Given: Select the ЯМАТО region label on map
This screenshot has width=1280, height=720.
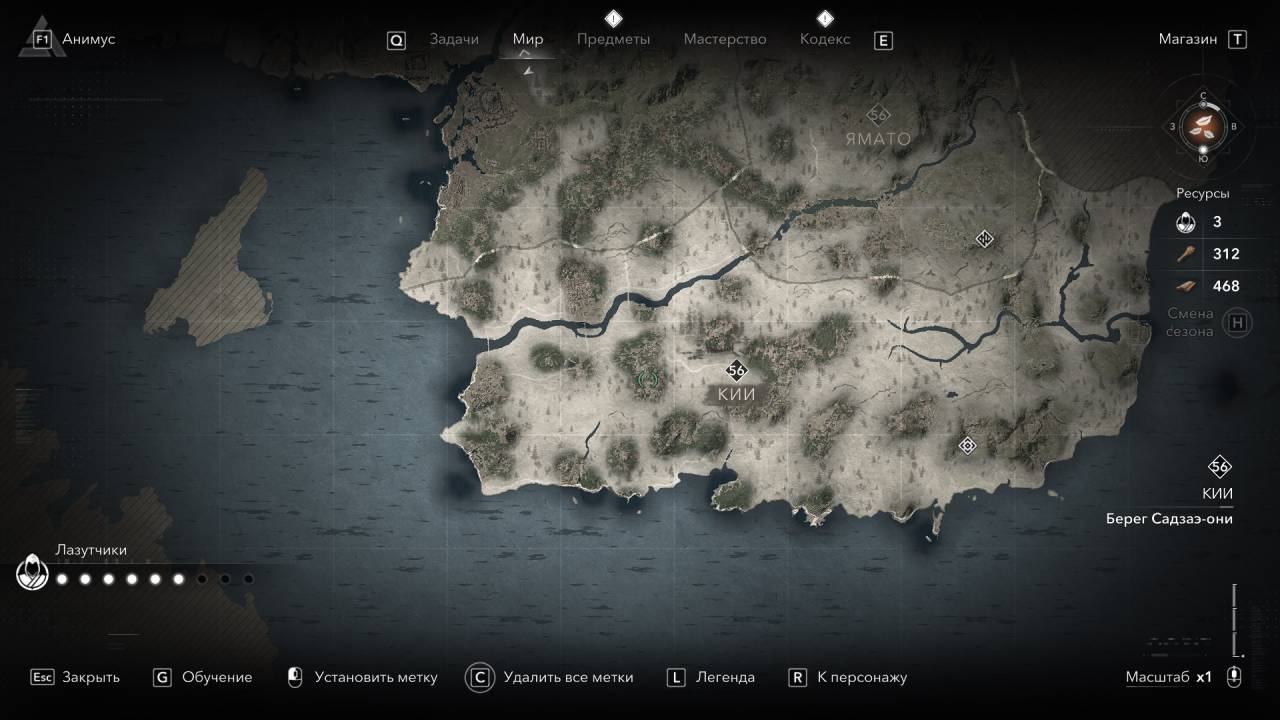Looking at the screenshot, I should coord(877,139).
